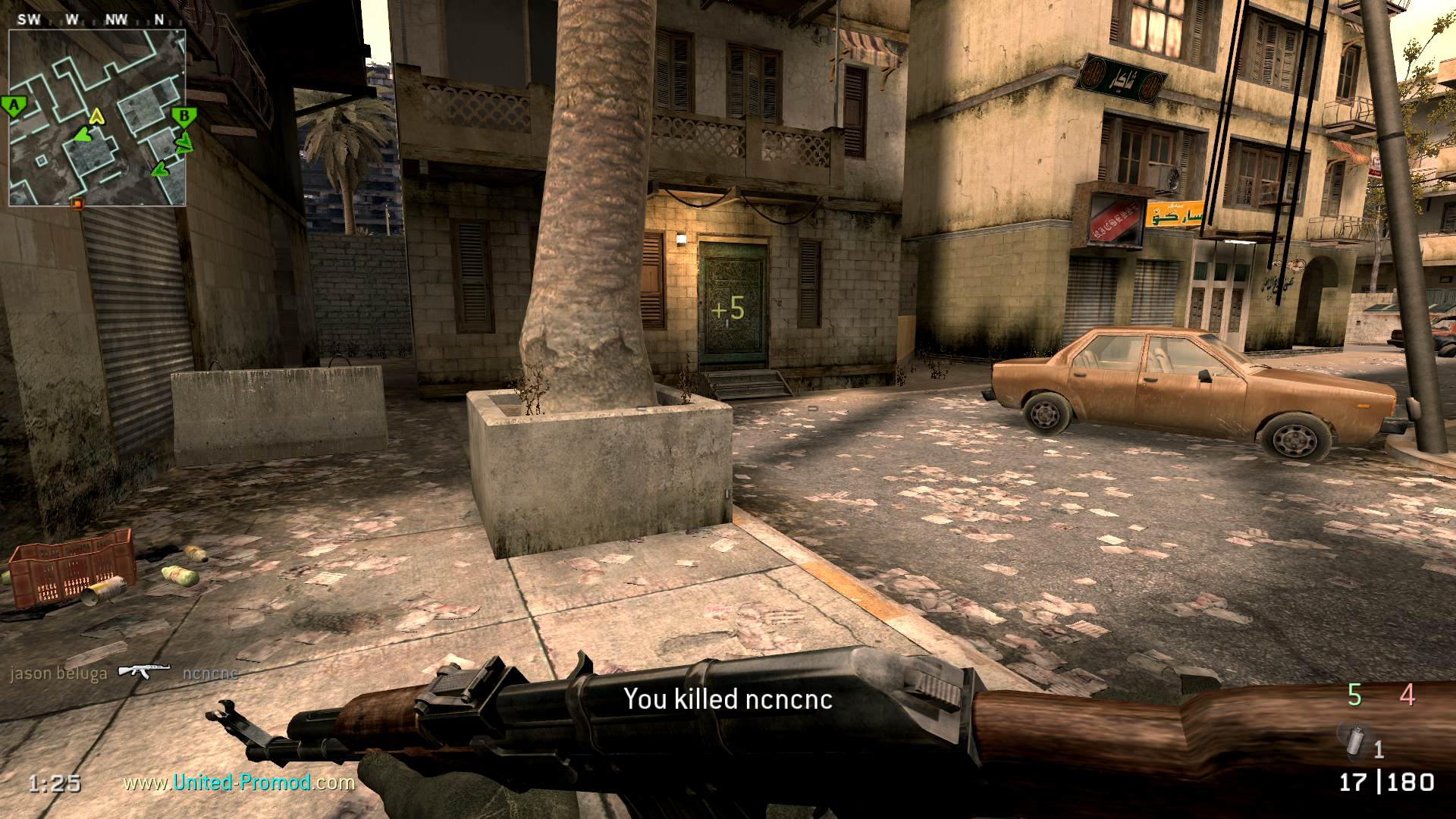
Task: Click the frag grenade icon
Action: (1354, 741)
